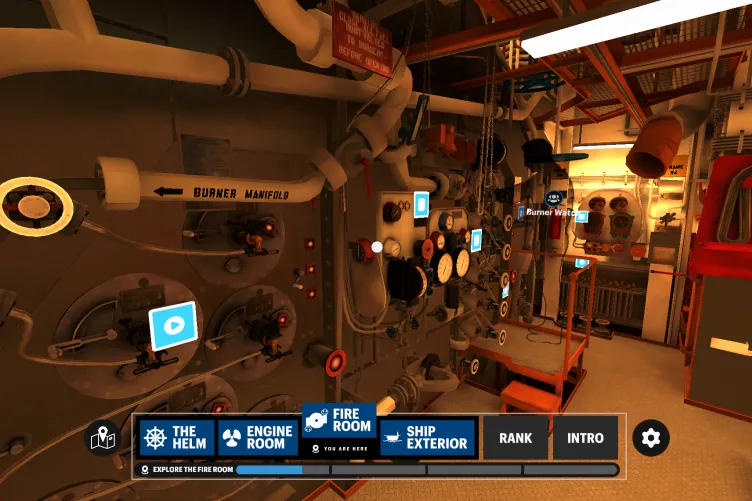Go to The Helm location
The image size is (752, 501).
pos(176,438)
